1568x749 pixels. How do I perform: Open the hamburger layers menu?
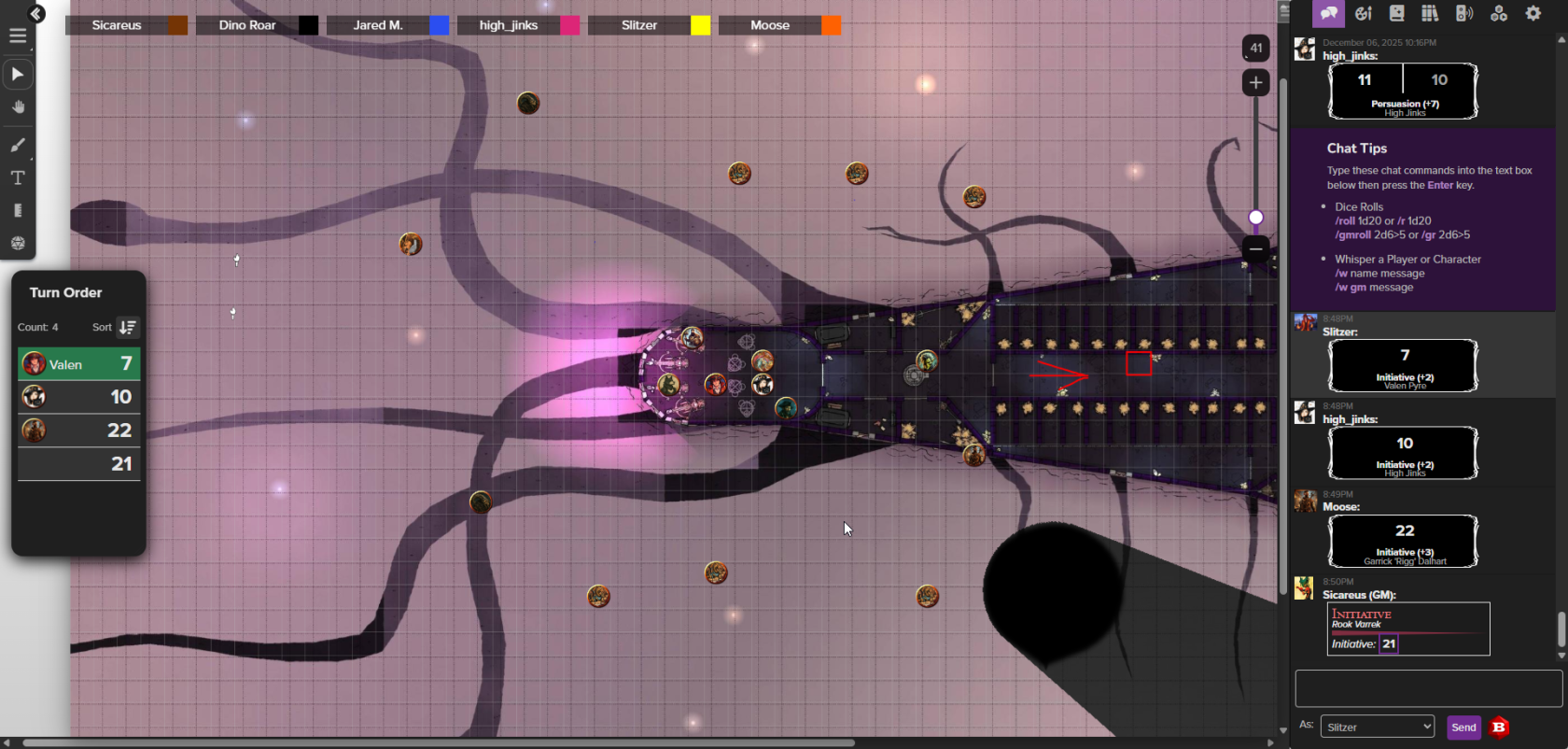pyautogui.click(x=18, y=36)
